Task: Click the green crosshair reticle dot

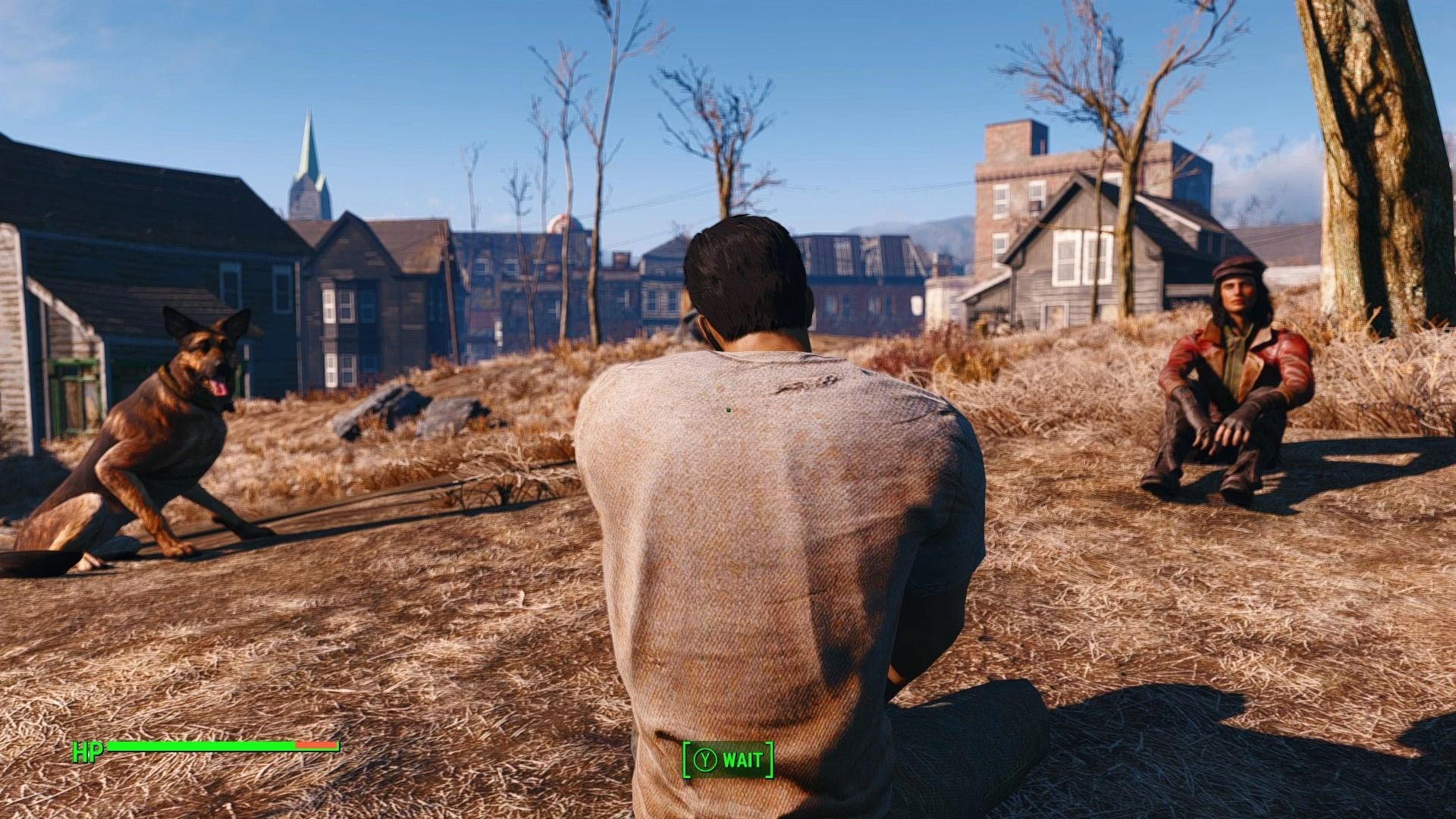Action: [727, 411]
